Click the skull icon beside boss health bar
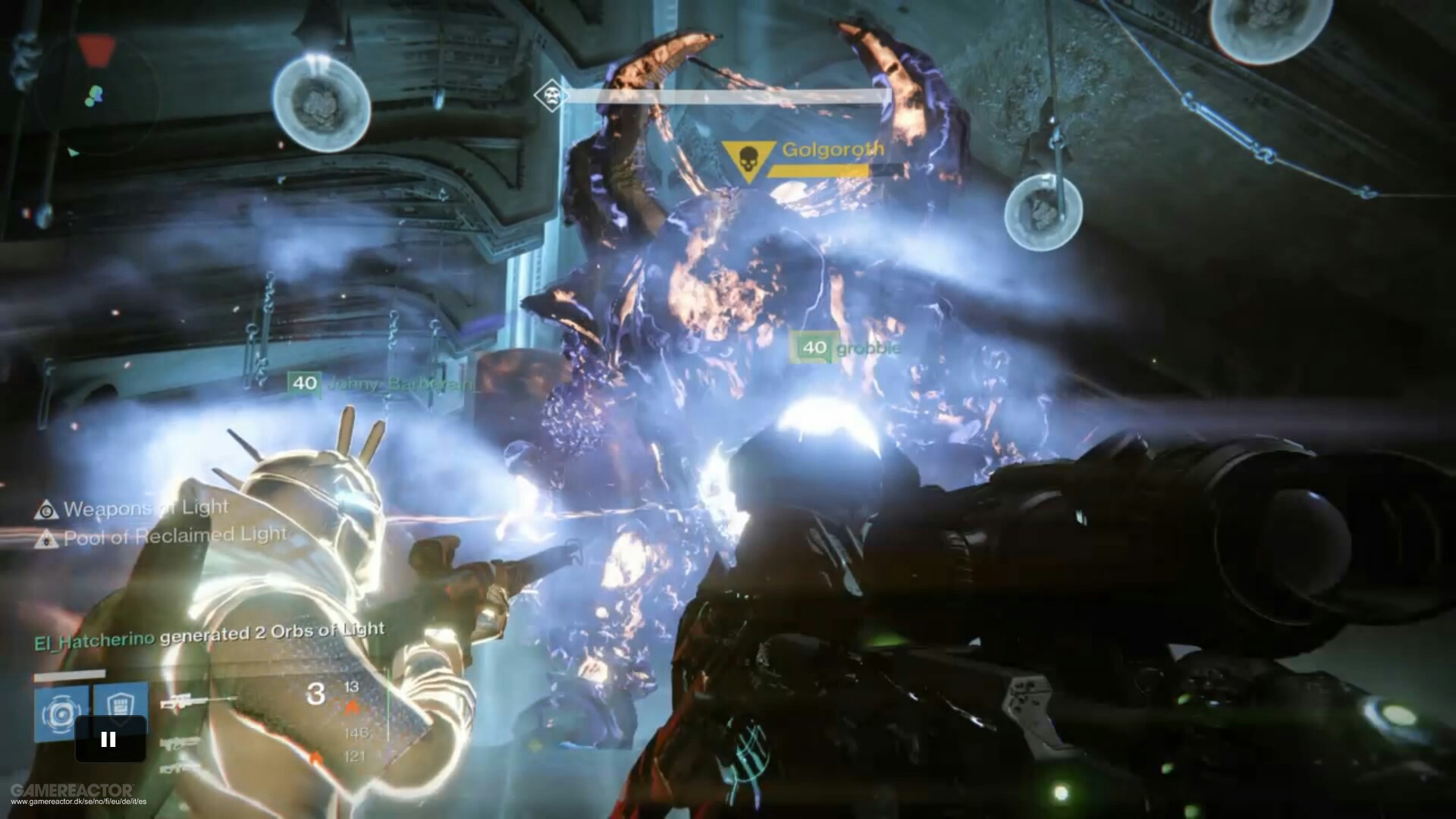The image size is (1456, 819). point(551,96)
